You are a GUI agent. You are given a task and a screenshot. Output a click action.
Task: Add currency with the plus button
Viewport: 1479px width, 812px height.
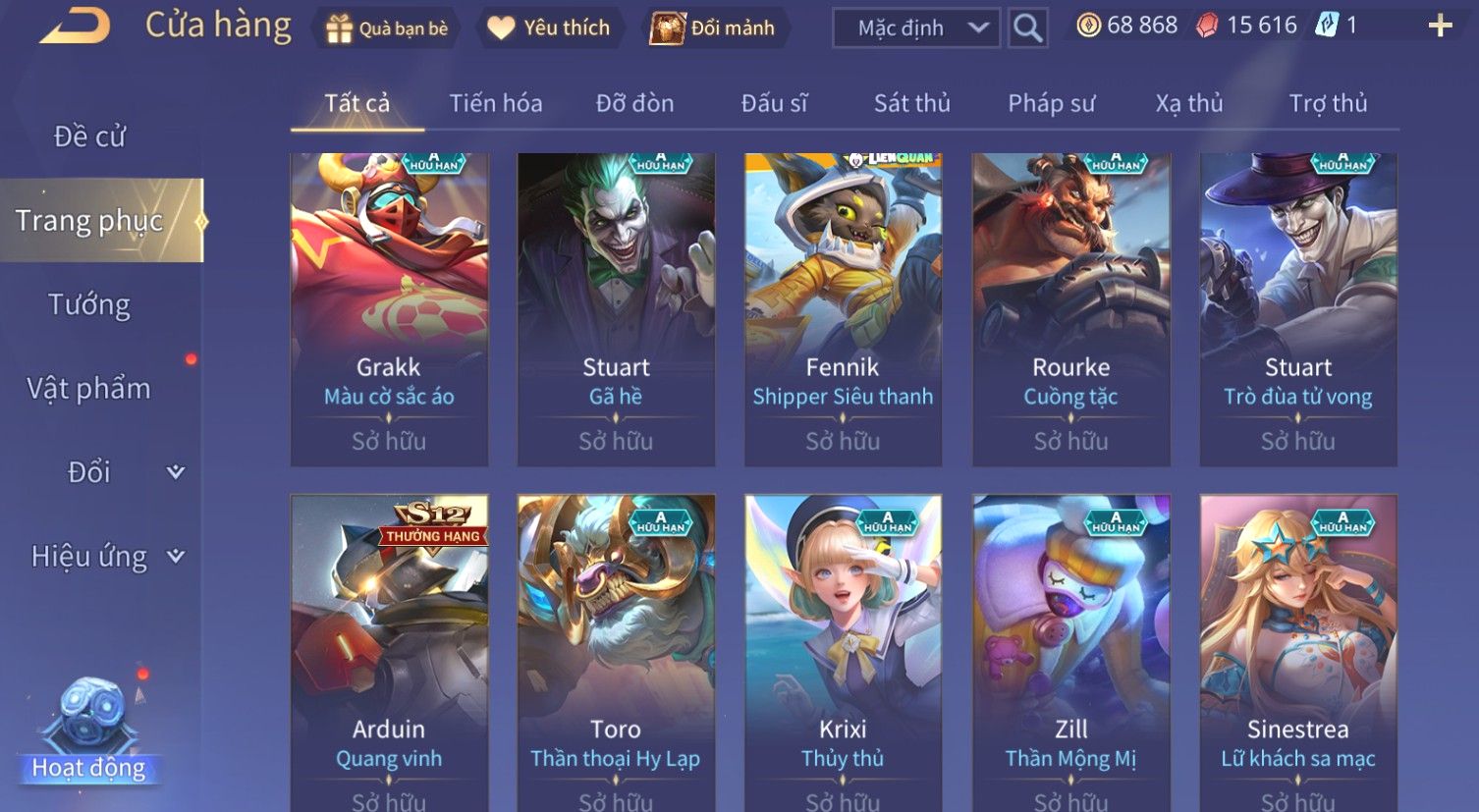[x=1440, y=27]
